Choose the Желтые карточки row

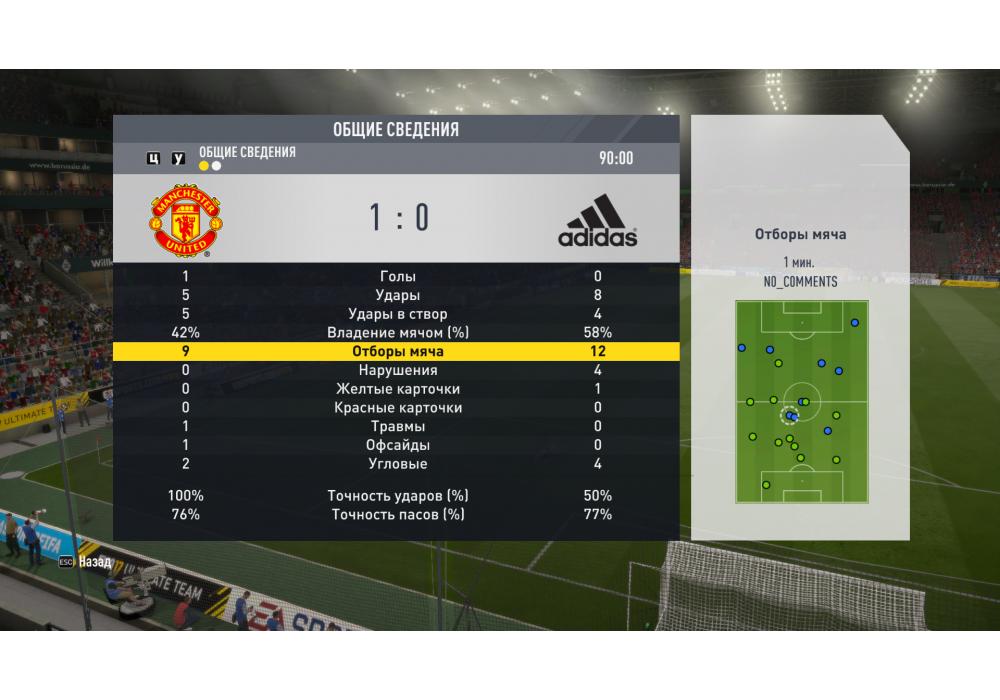pyautogui.click(x=397, y=389)
